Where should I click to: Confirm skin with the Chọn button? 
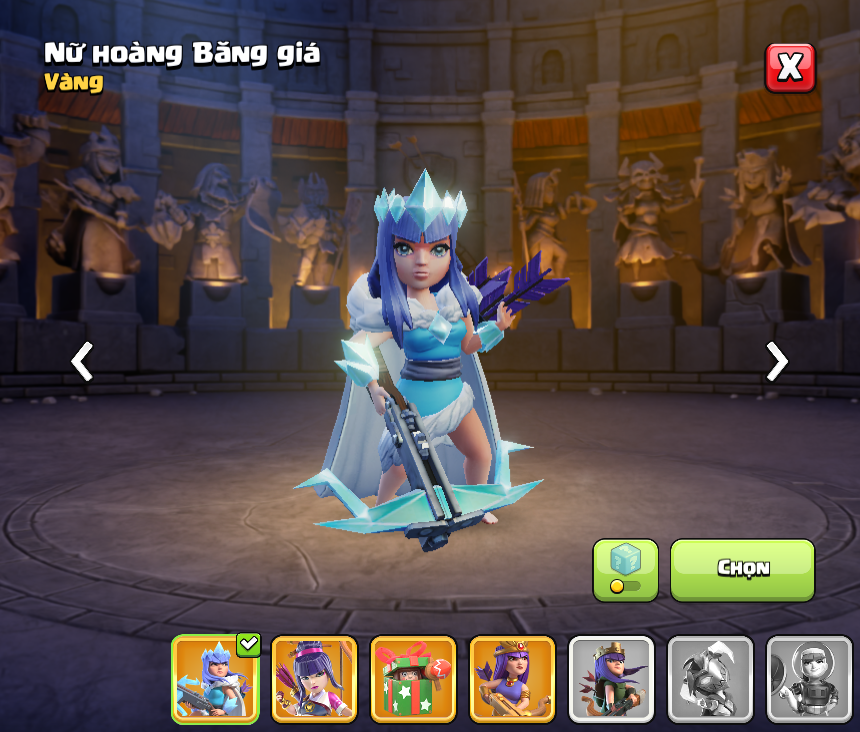pyautogui.click(x=742, y=570)
